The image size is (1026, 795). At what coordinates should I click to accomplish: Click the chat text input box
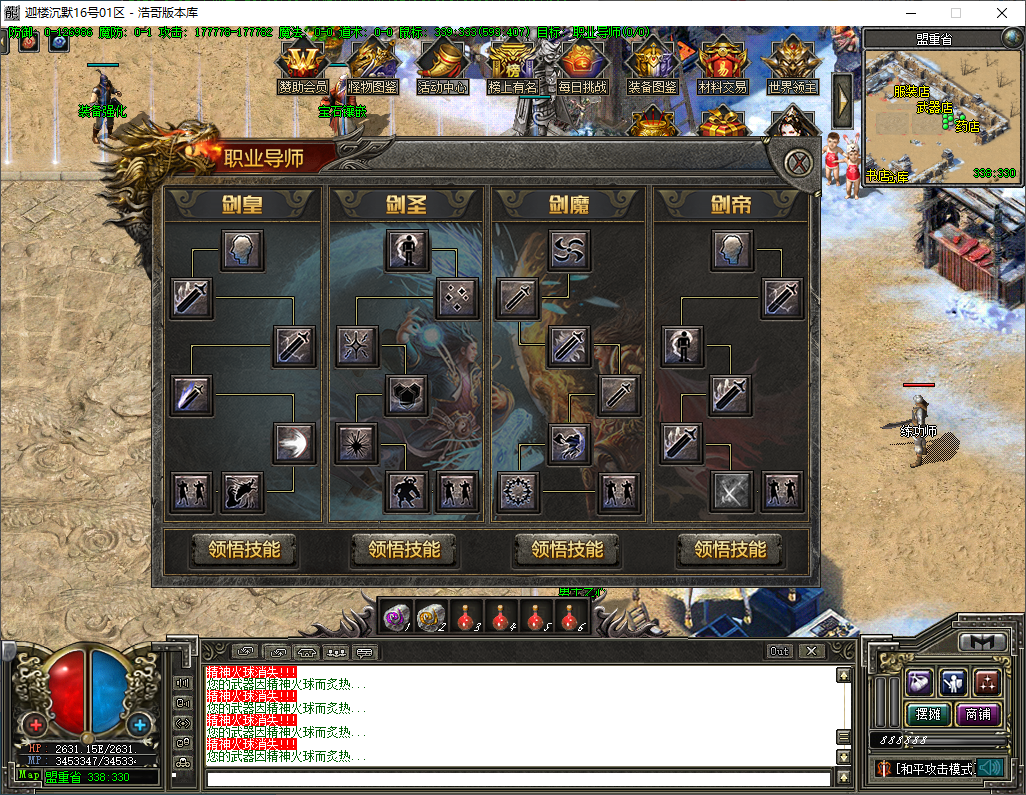point(518,778)
